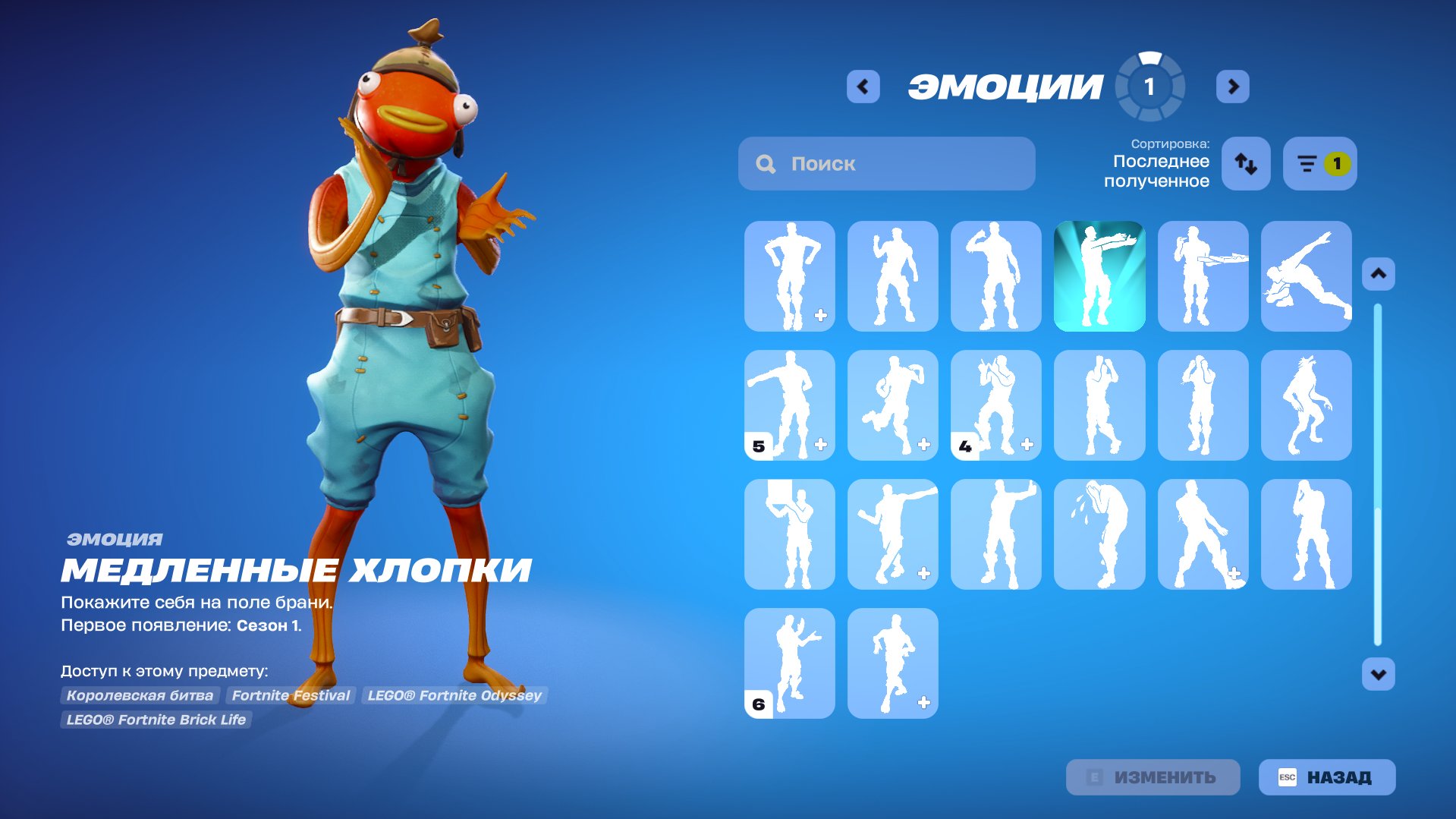Select the emote thumbnail marked with 6
The width and height of the screenshot is (1456, 819).
point(789,663)
